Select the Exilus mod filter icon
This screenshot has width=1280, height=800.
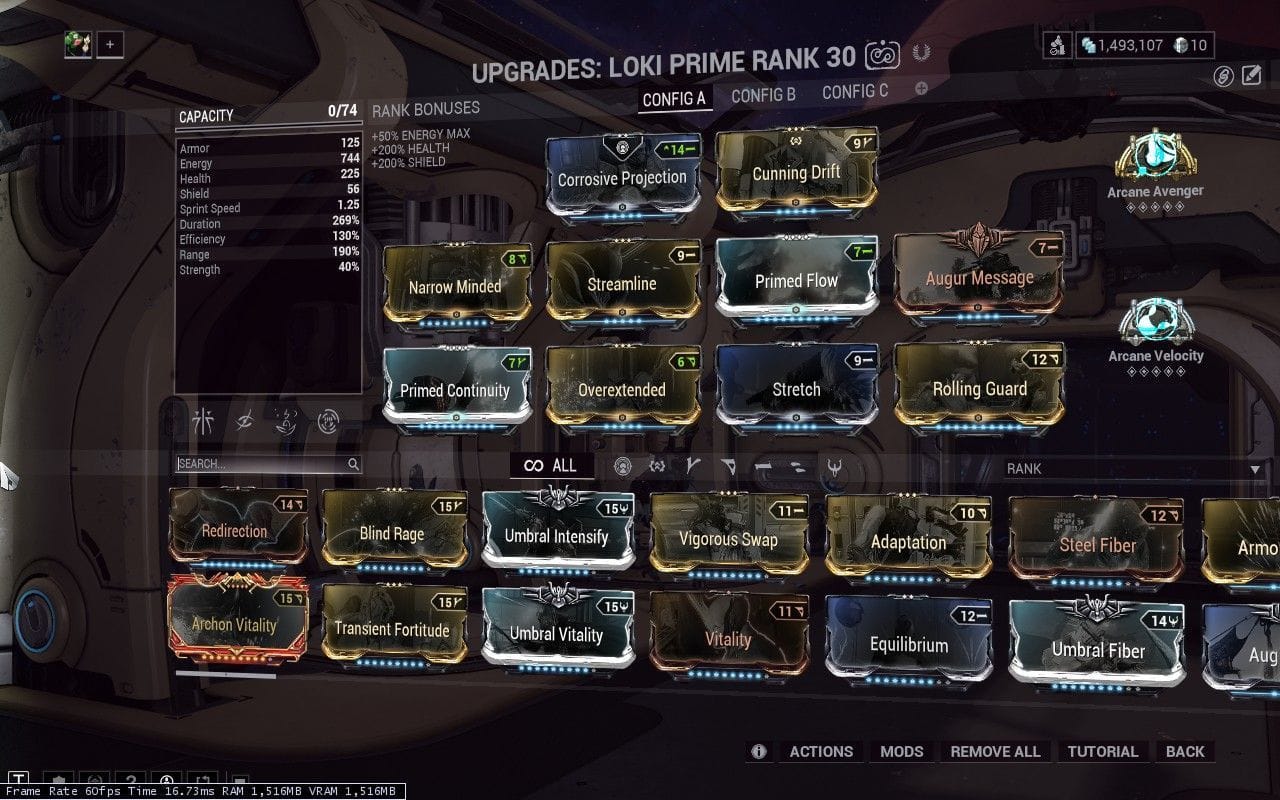657,466
